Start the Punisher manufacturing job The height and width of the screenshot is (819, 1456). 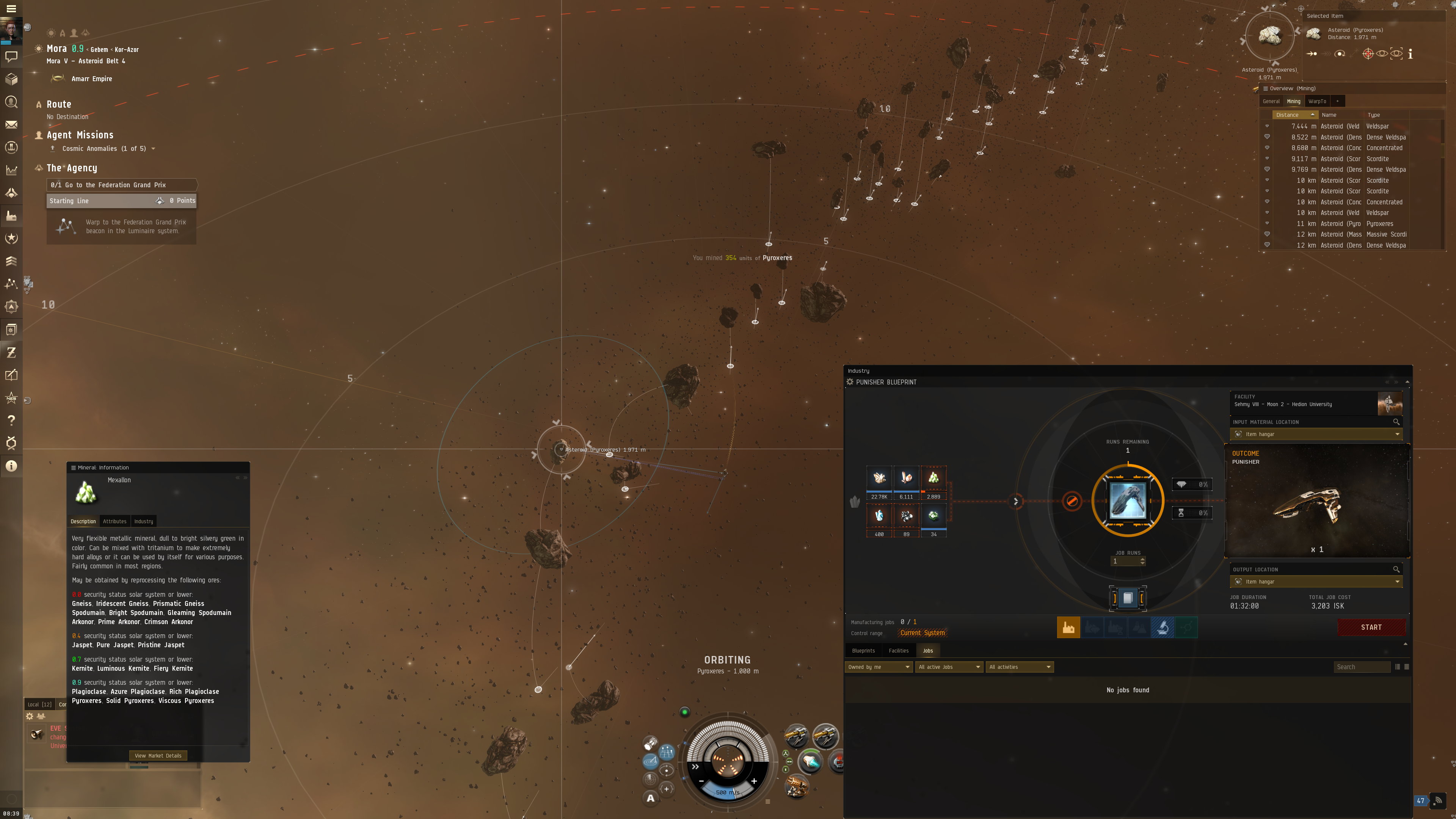point(1371,627)
